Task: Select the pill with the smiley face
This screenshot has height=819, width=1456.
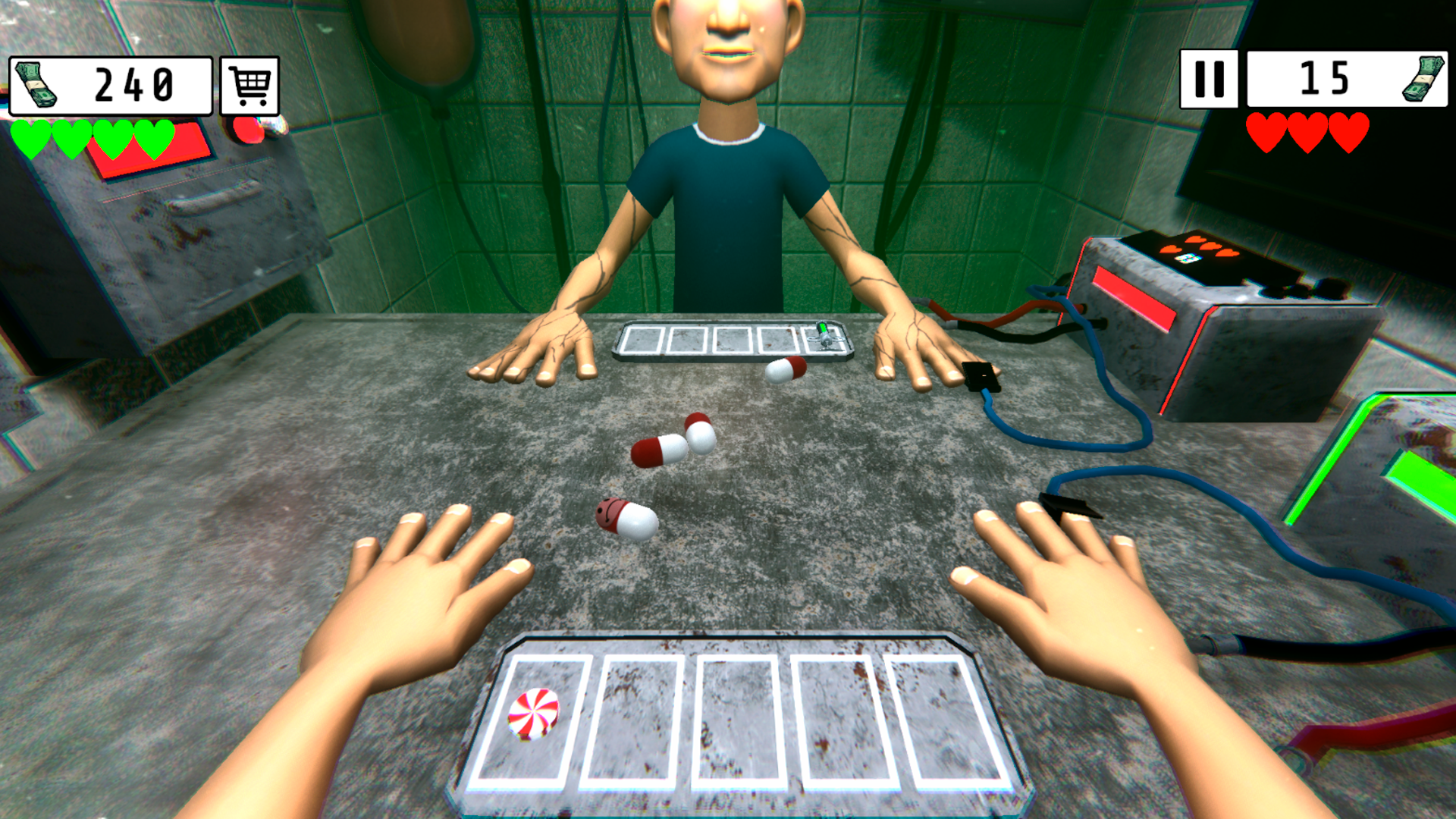Action: [x=626, y=516]
